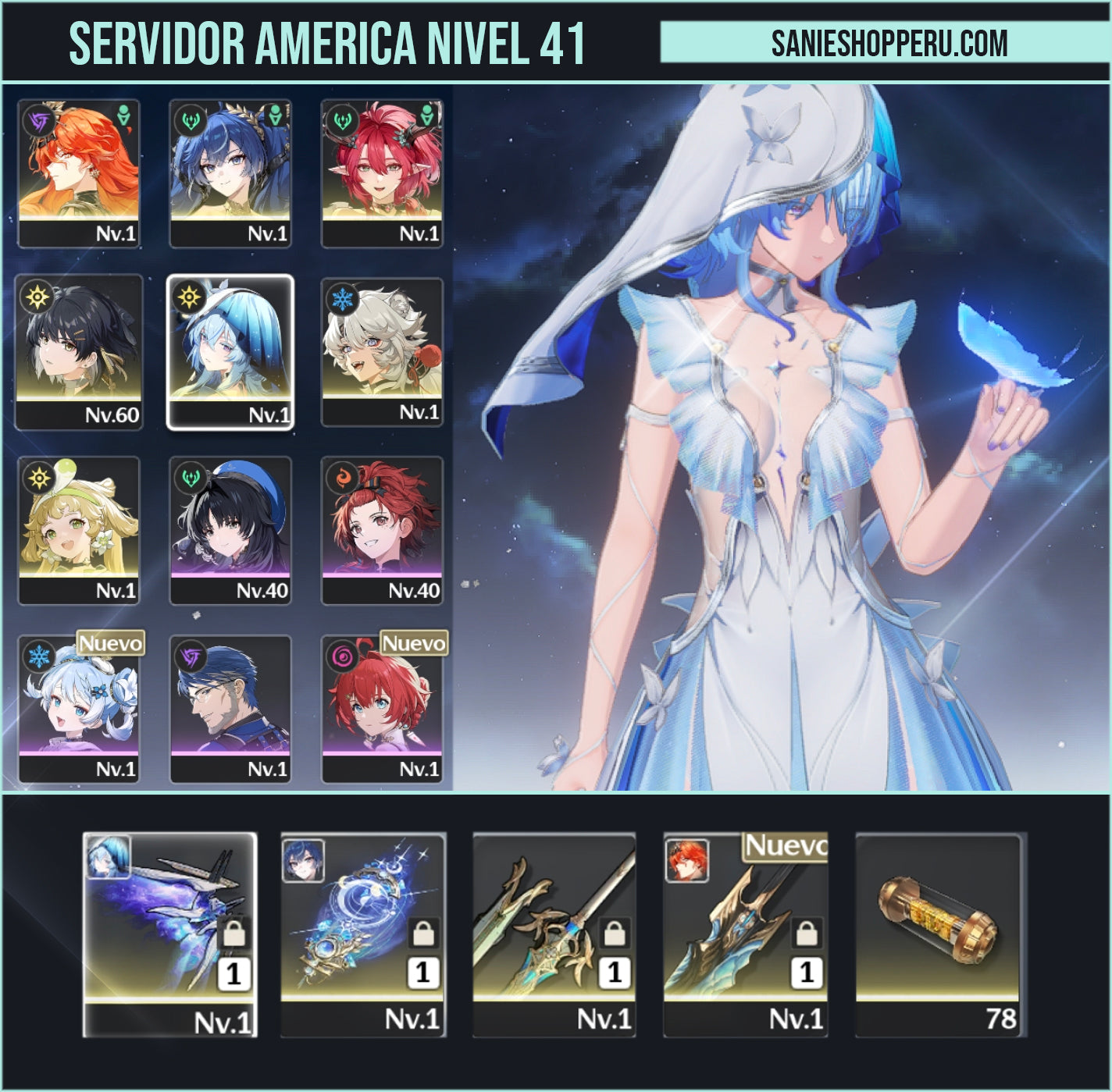Click the highlighted white-hooded blue-haired character

pyautogui.click(x=230, y=351)
